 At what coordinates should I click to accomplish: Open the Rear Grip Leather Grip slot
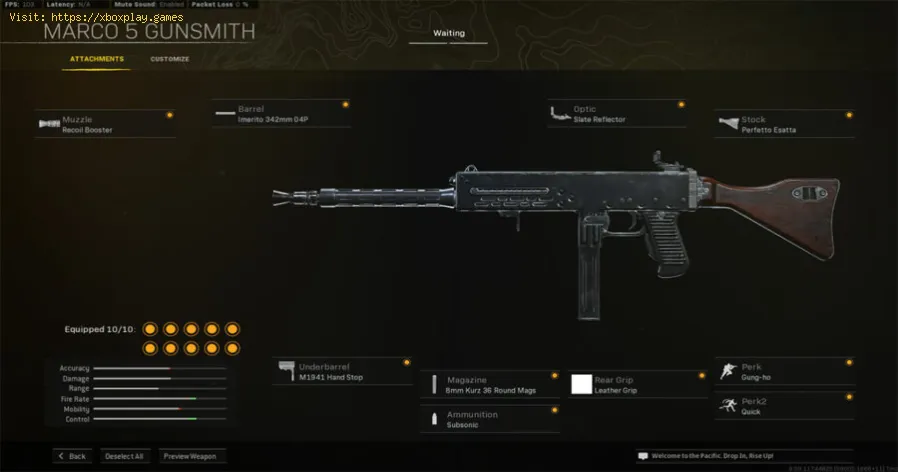[638, 384]
